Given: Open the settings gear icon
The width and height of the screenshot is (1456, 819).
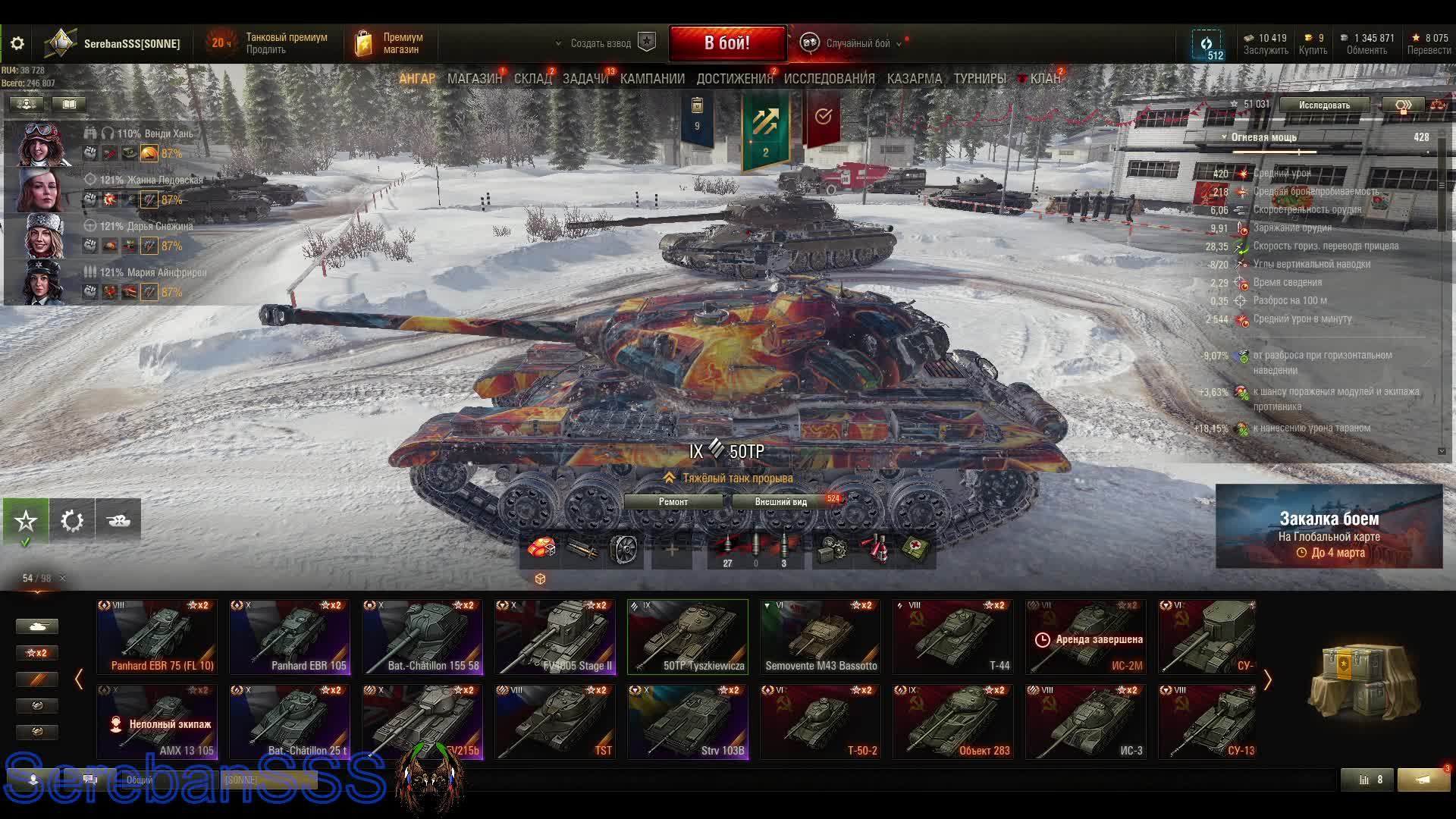Looking at the screenshot, I should pos(17,43).
